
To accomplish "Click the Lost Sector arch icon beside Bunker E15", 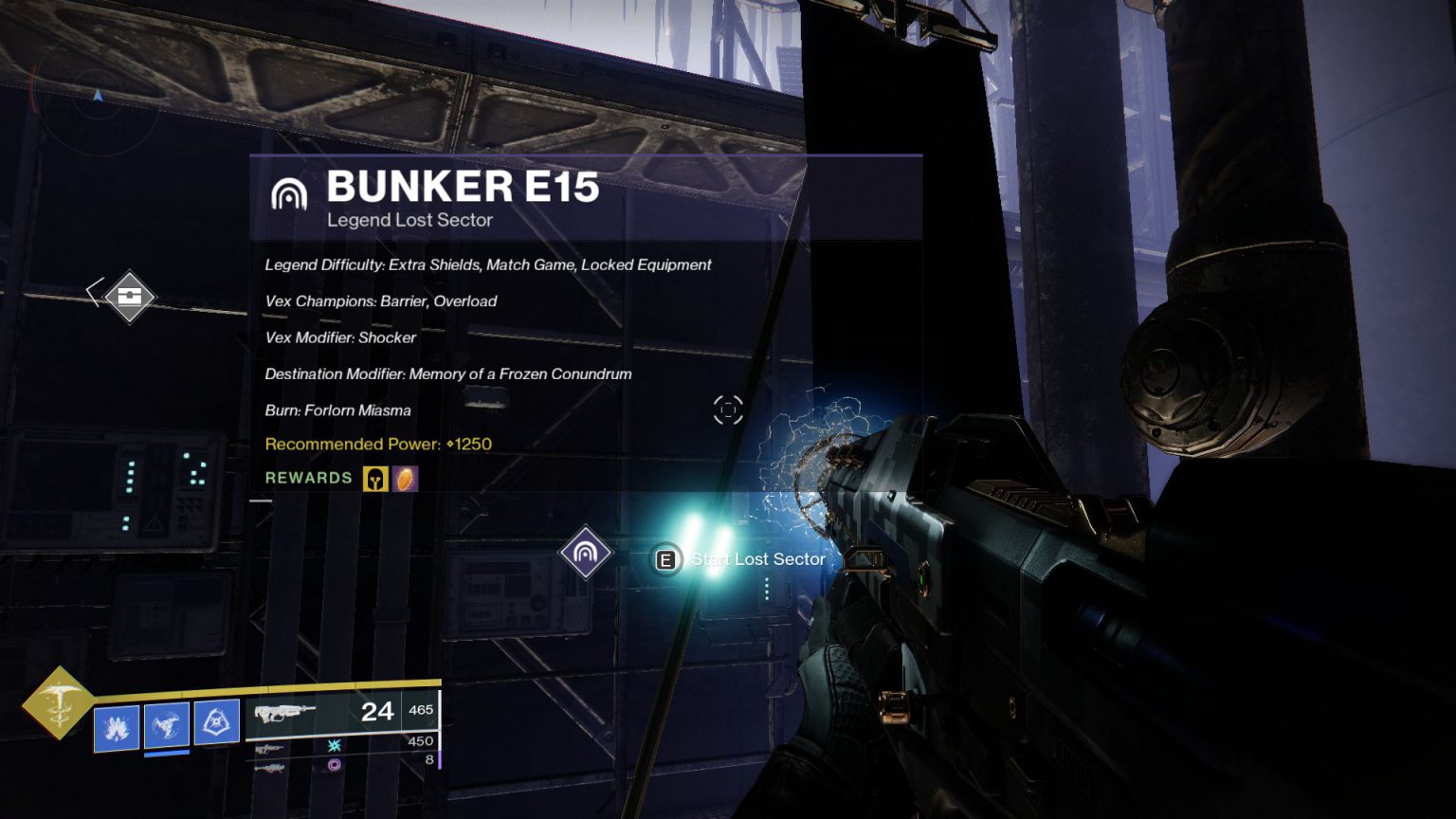I will (x=289, y=194).
